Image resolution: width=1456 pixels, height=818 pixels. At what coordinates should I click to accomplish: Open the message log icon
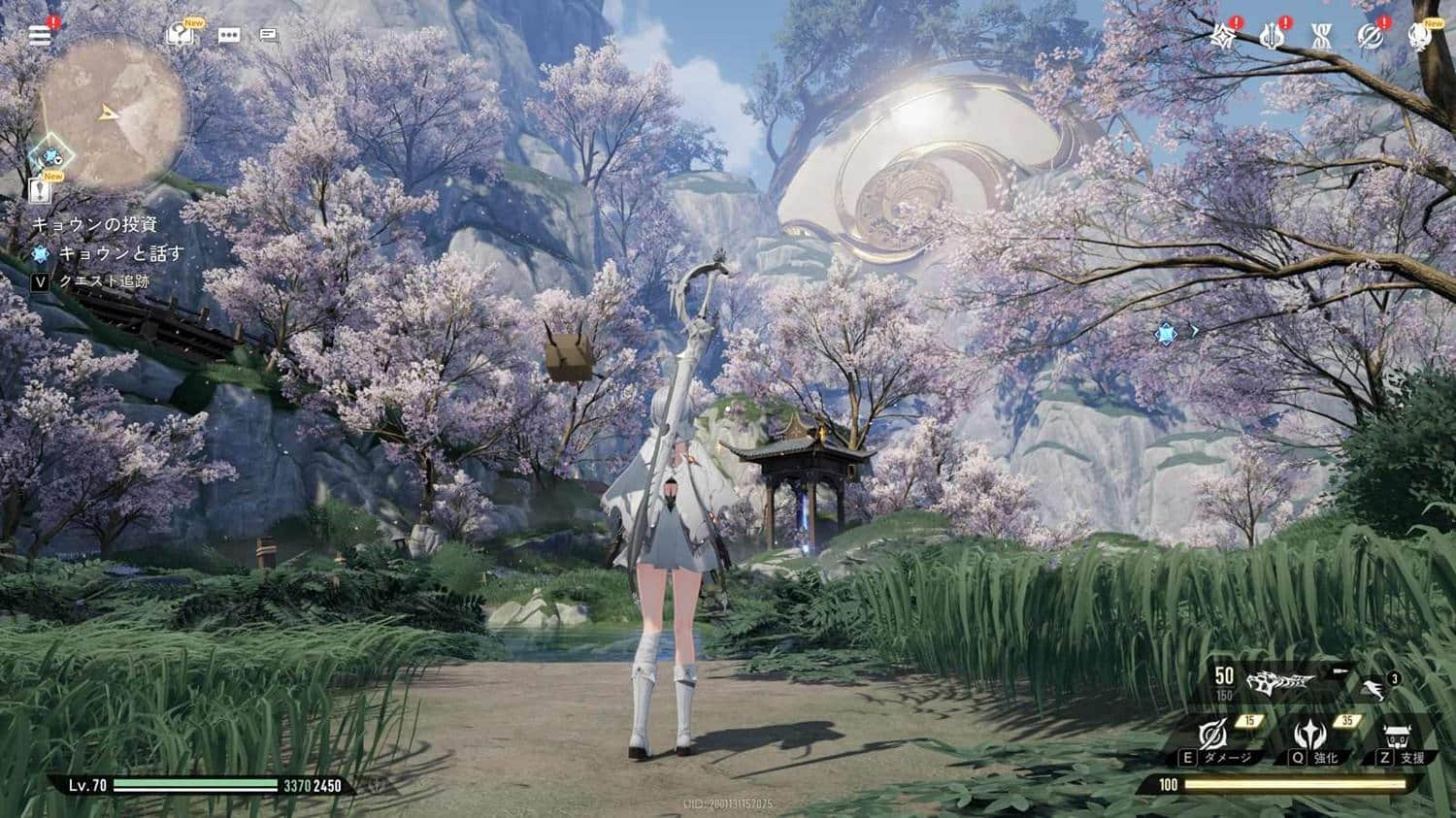click(270, 36)
